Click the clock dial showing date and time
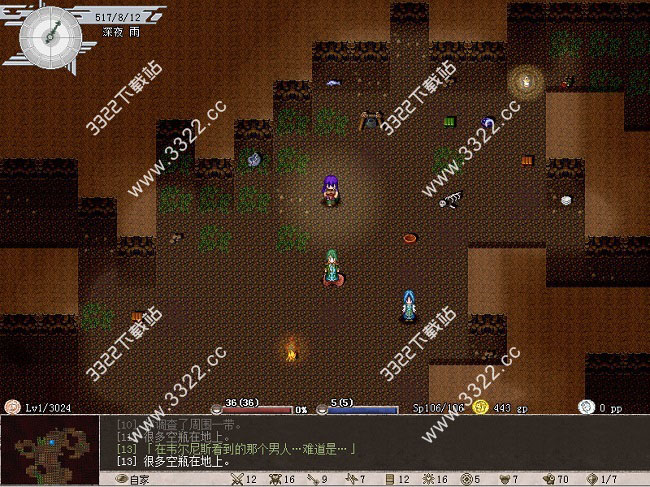Image resolution: width=650 pixels, height=487 pixels. tap(50, 35)
